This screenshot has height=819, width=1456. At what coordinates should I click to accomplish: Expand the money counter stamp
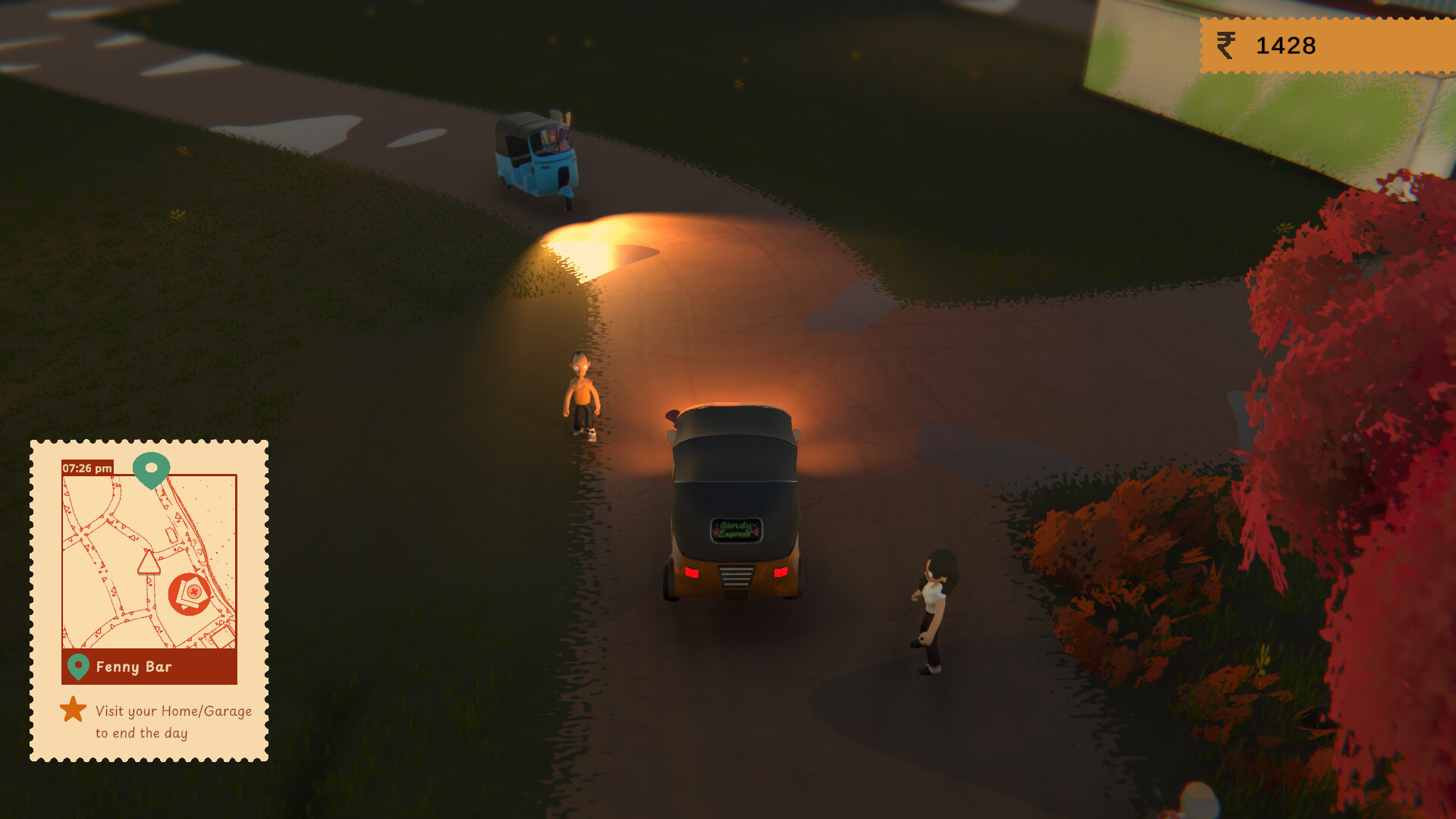tap(1327, 45)
